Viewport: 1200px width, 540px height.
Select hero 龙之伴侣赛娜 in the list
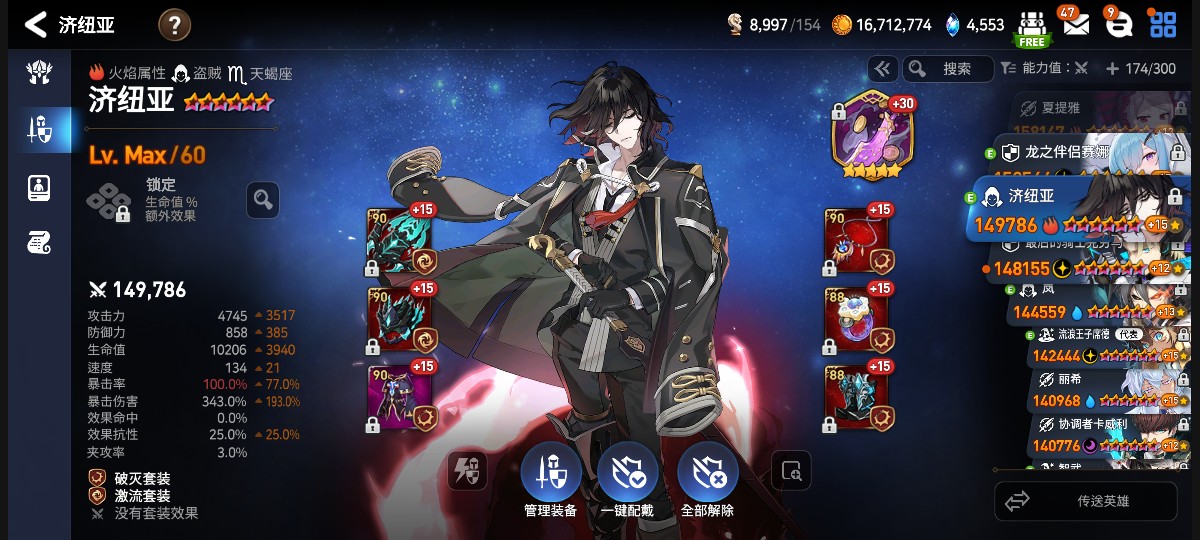1080,153
